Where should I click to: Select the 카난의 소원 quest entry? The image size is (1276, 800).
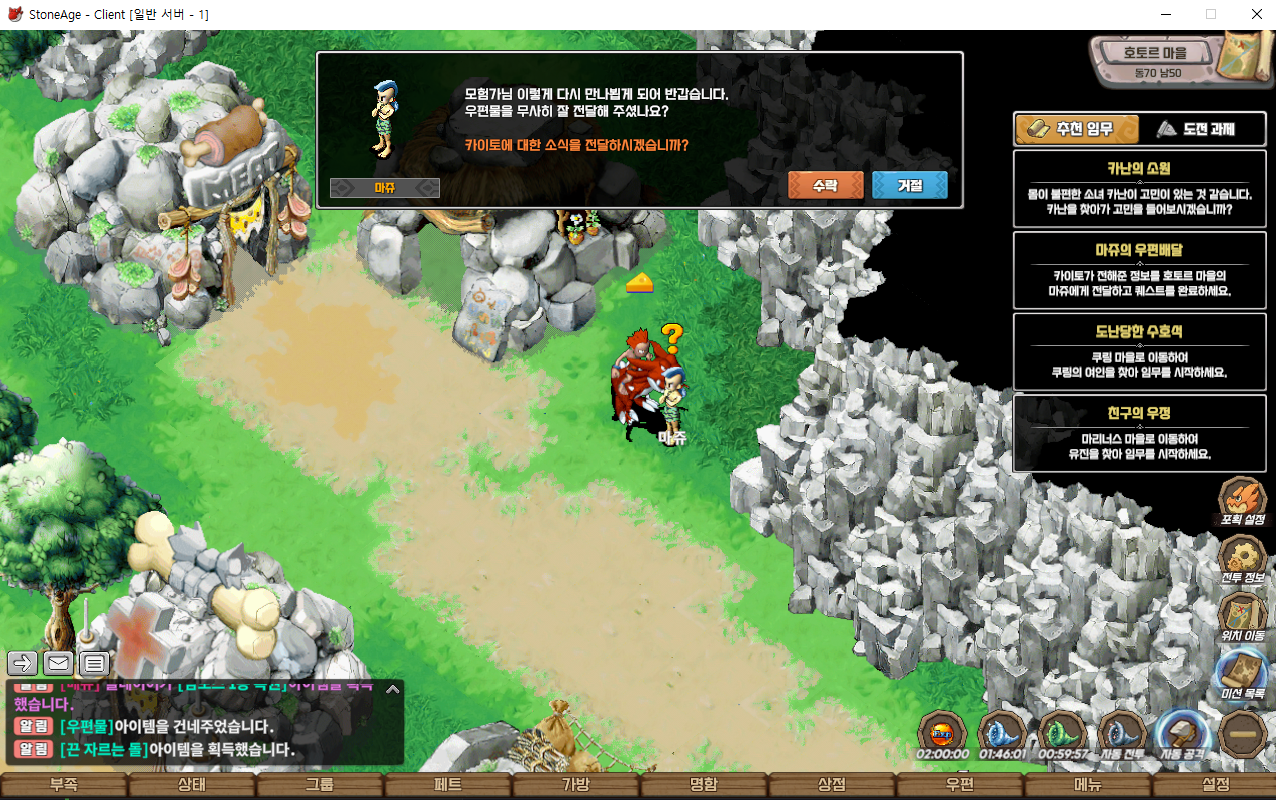1139,187
